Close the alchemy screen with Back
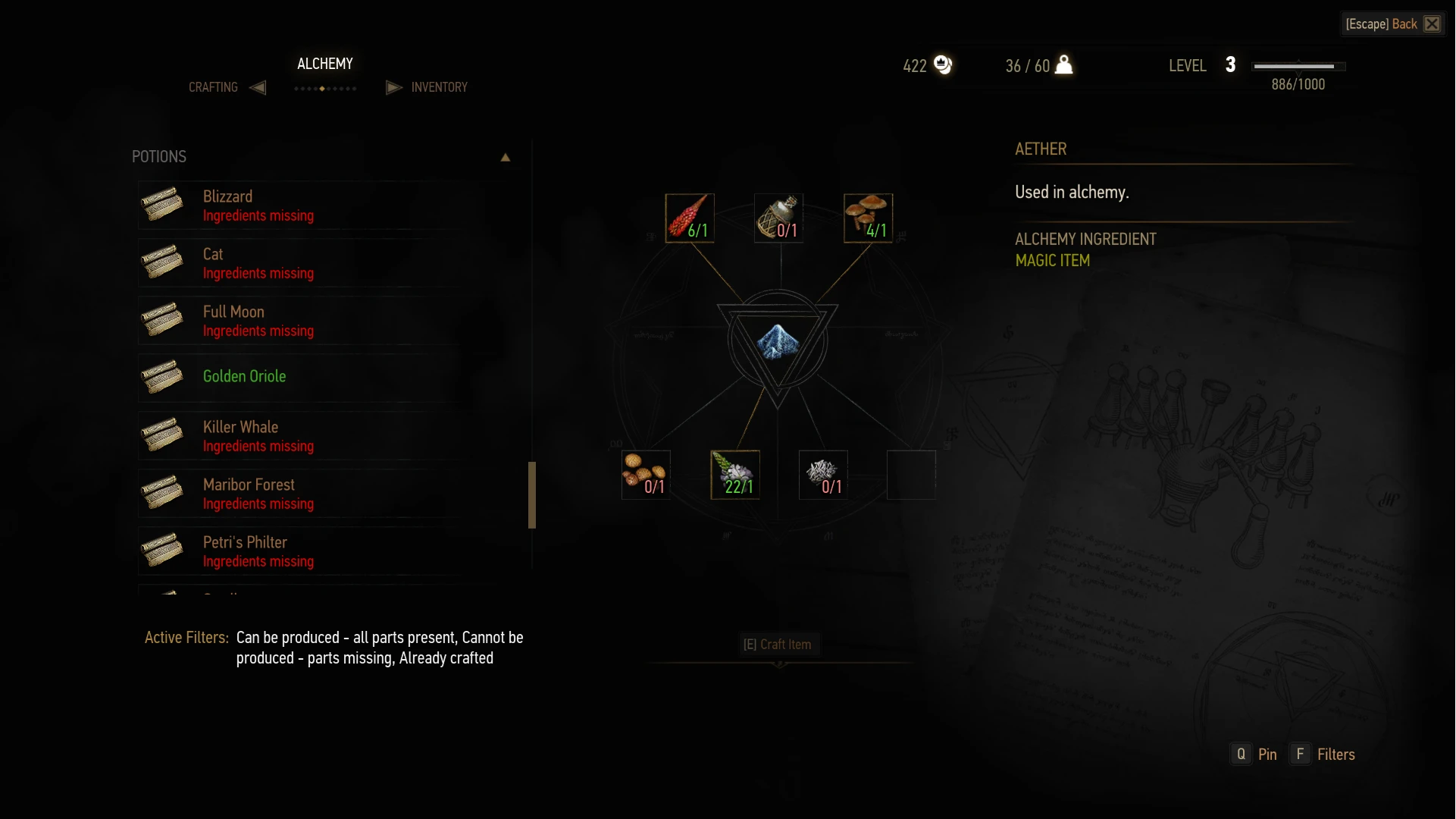The width and height of the screenshot is (1456, 819). [1393, 24]
